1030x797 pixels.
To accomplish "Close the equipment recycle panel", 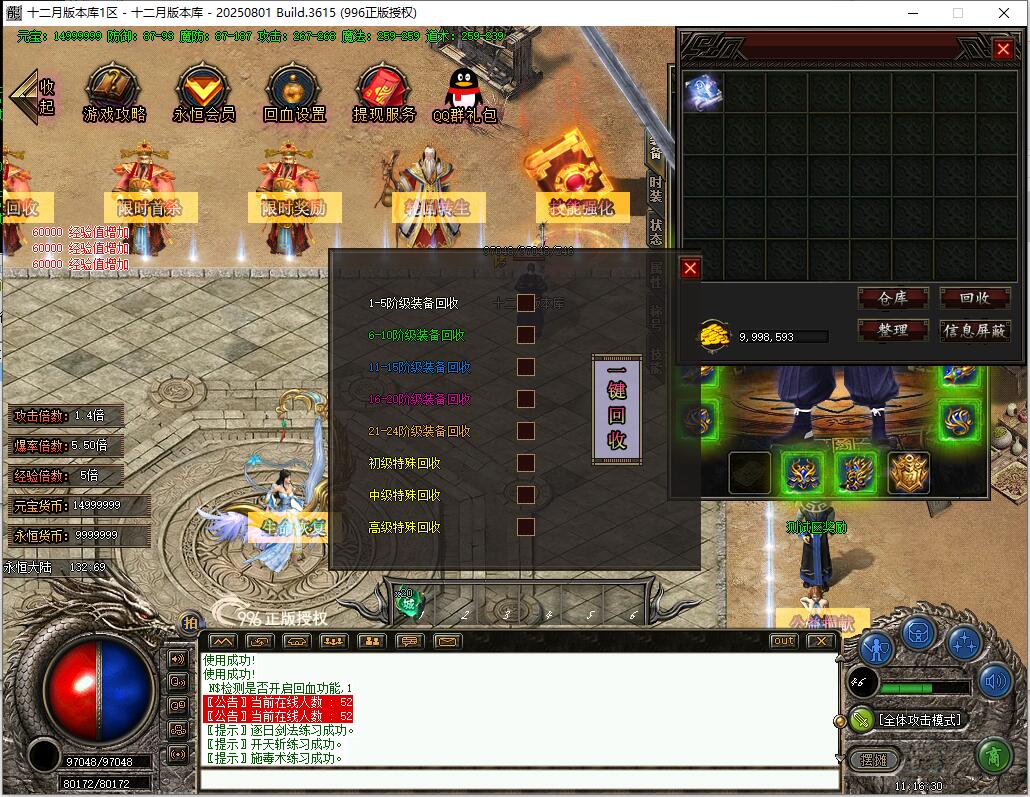I will click(x=690, y=268).
